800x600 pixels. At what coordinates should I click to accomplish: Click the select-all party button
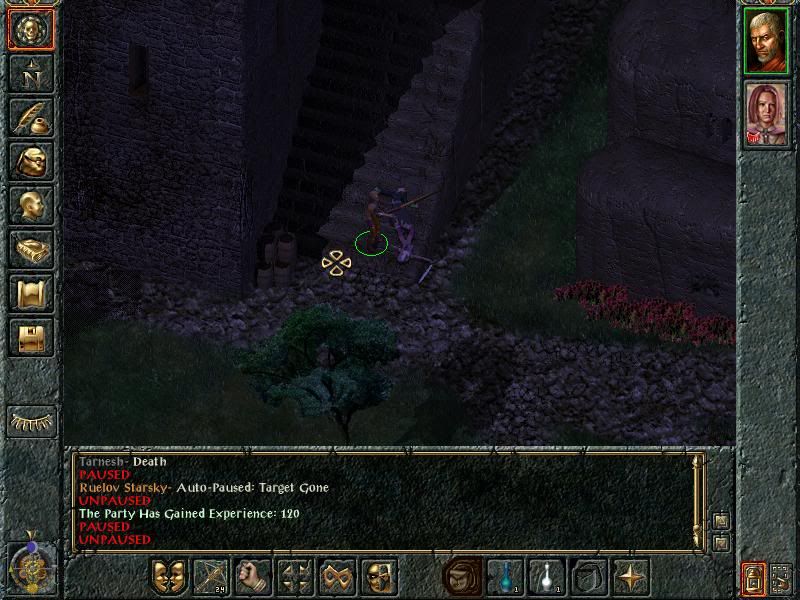coord(782,578)
